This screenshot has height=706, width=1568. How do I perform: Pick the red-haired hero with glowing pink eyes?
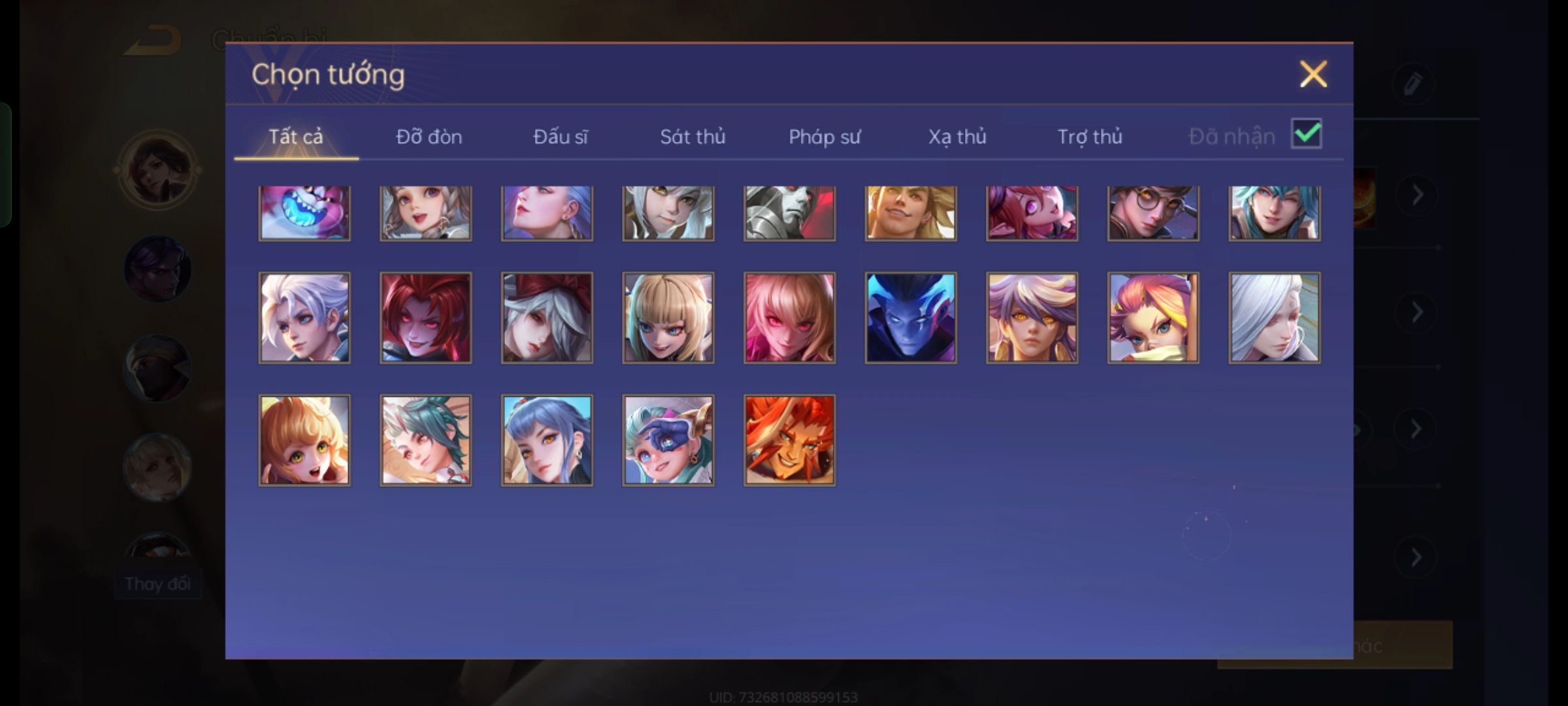425,318
